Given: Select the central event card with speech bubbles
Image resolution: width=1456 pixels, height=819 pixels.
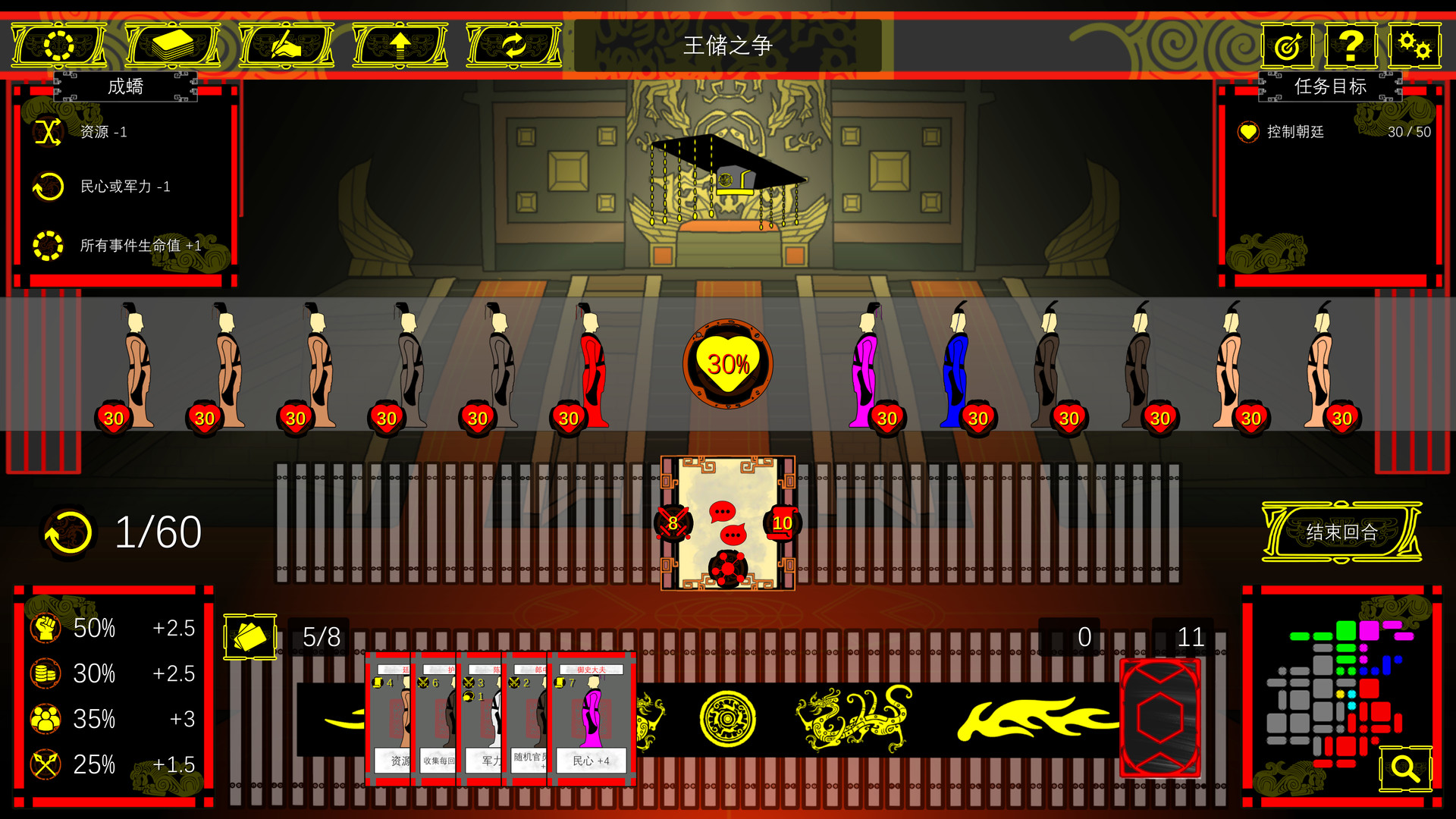Looking at the screenshot, I should coord(728,523).
